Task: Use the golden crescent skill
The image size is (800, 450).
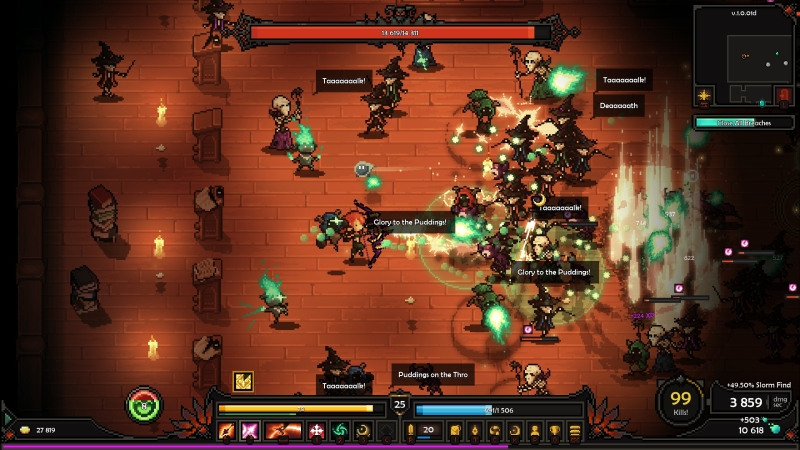Action: [363, 431]
